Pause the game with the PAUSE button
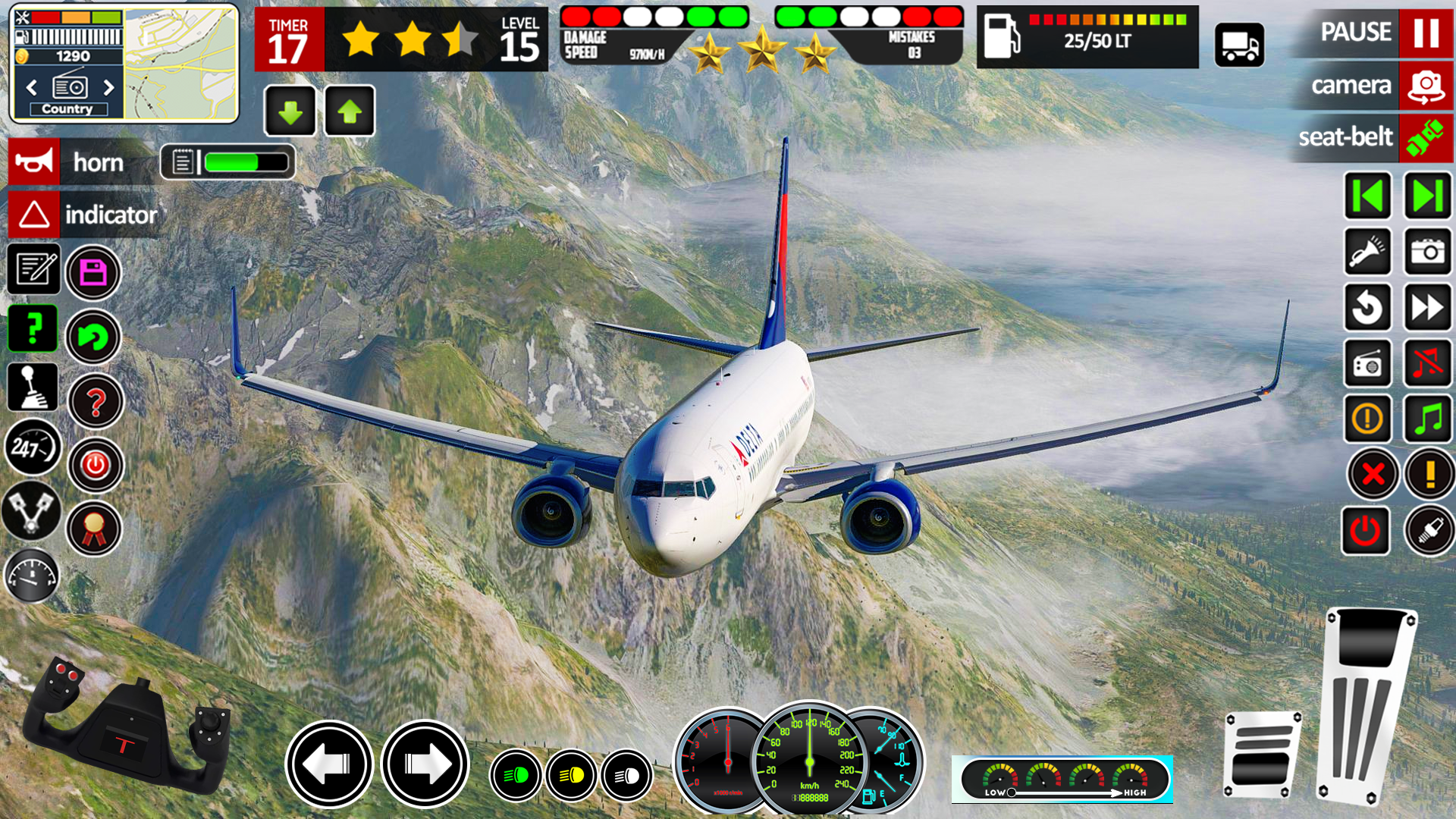Viewport: 1456px width, 819px height. click(1426, 33)
